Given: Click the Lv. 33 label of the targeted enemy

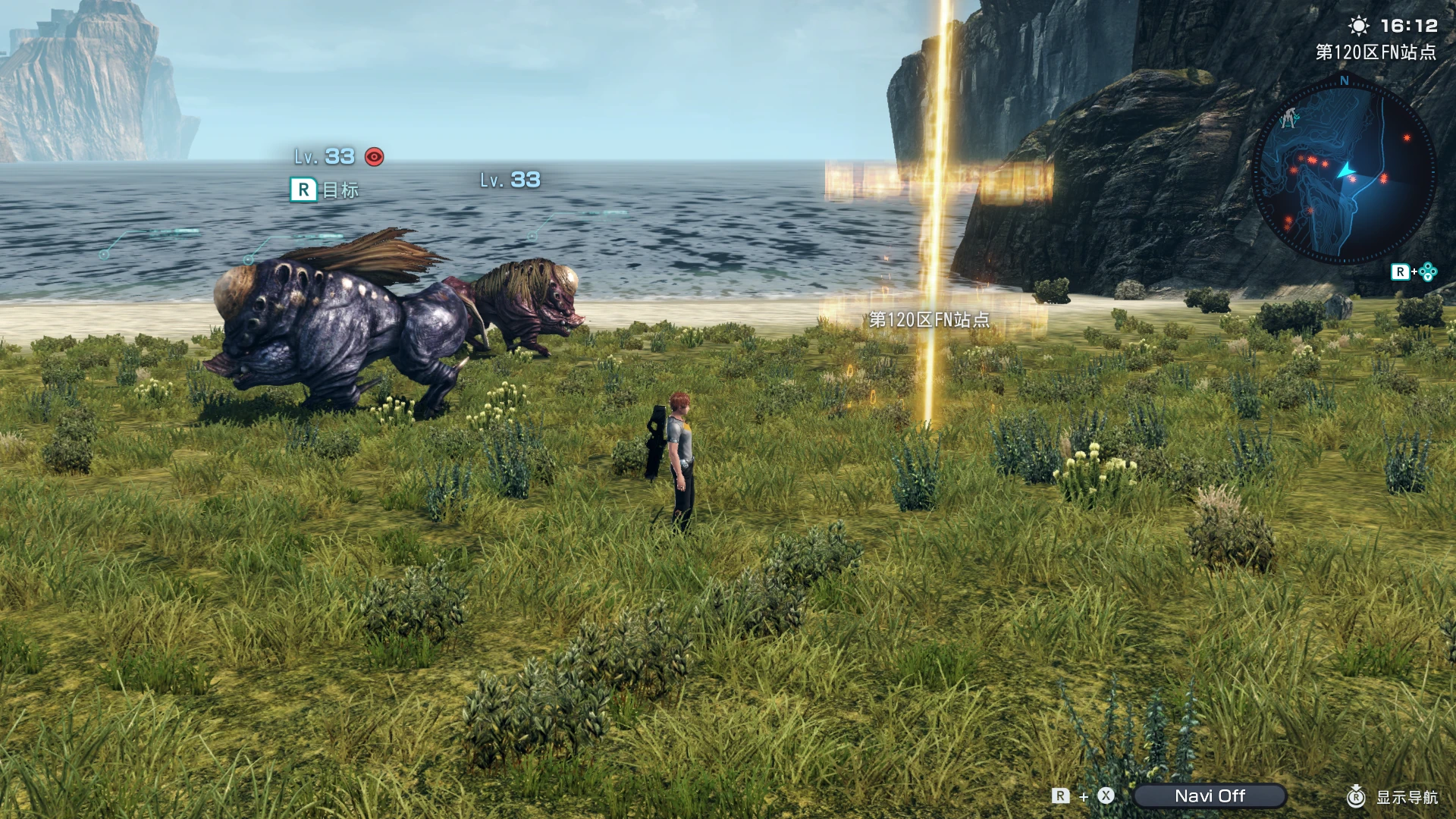Looking at the screenshot, I should (x=325, y=158).
